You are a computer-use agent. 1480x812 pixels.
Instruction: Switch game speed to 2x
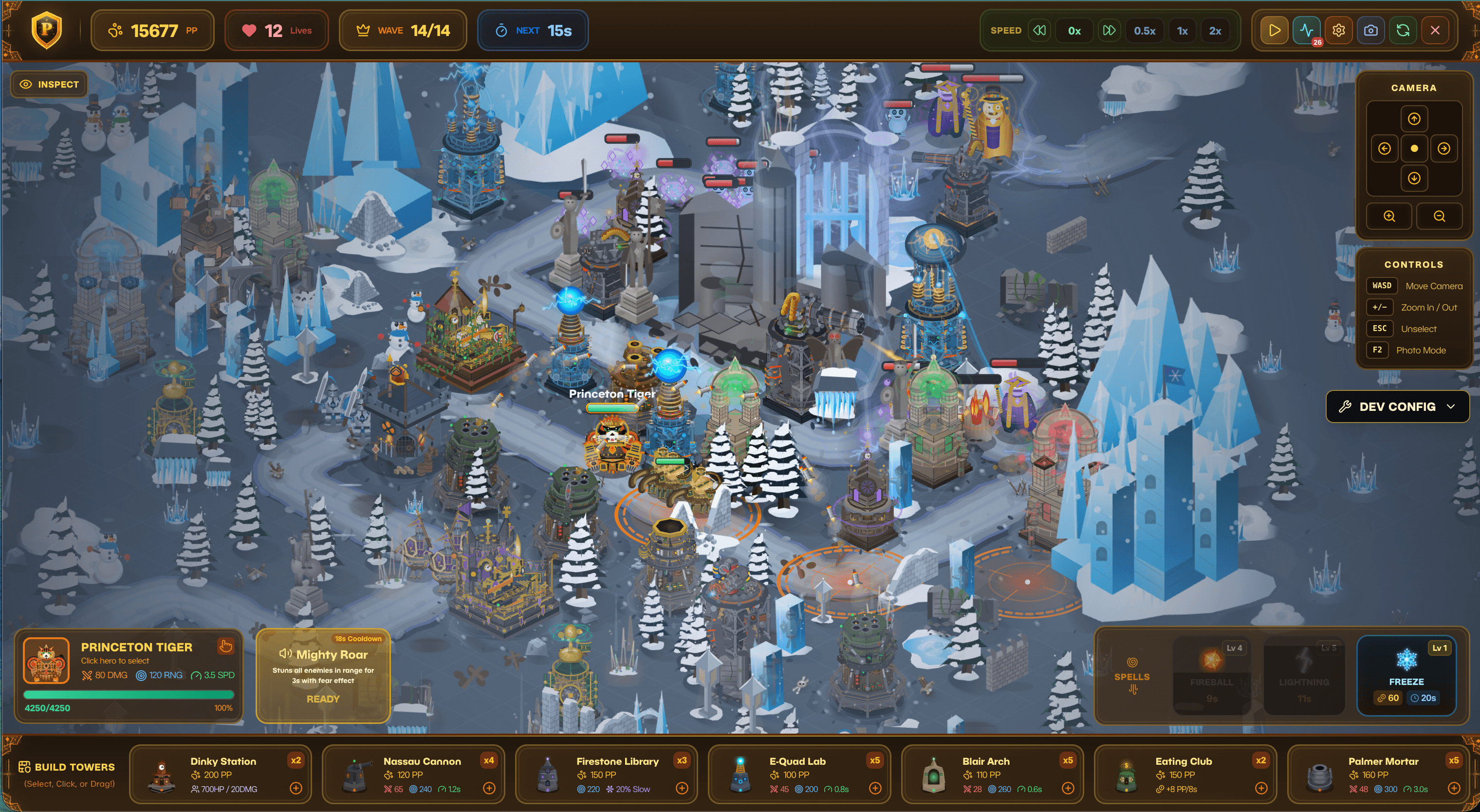pos(1215,31)
